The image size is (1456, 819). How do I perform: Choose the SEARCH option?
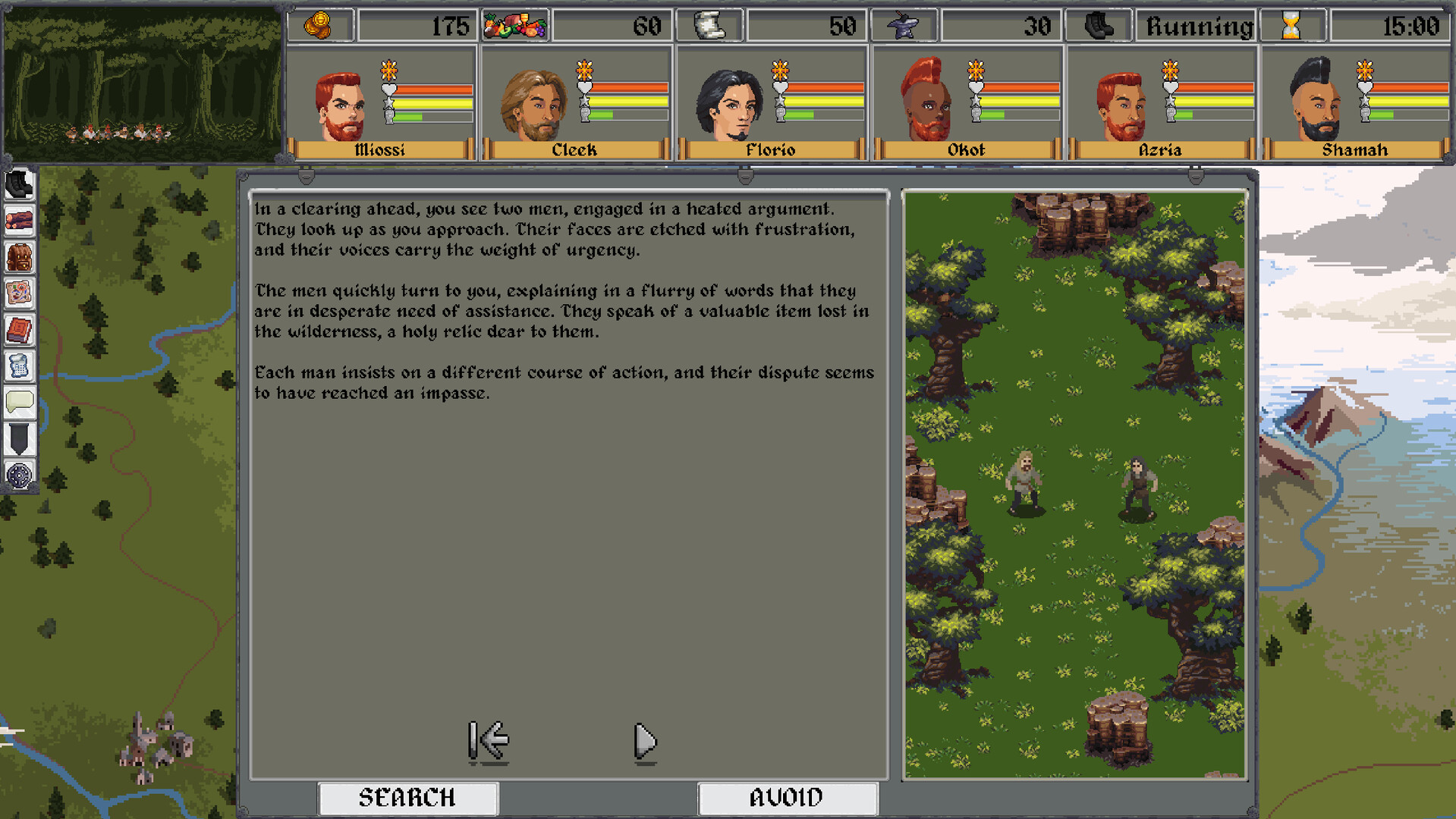(407, 798)
